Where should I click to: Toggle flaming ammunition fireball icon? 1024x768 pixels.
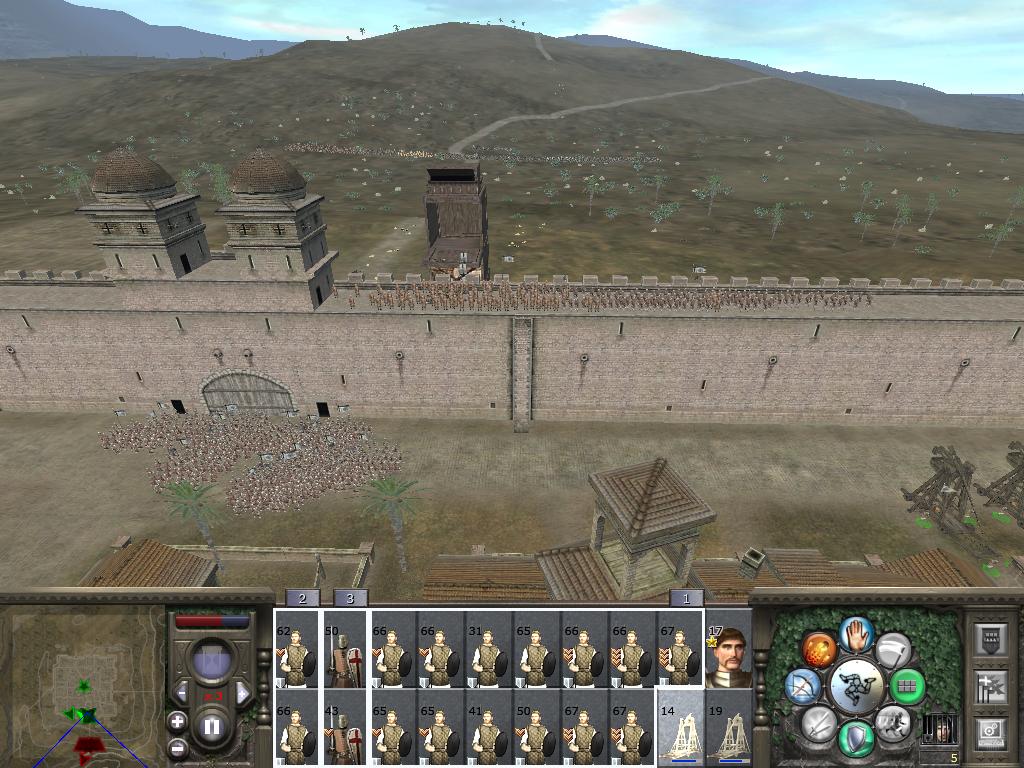pyautogui.click(x=819, y=649)
